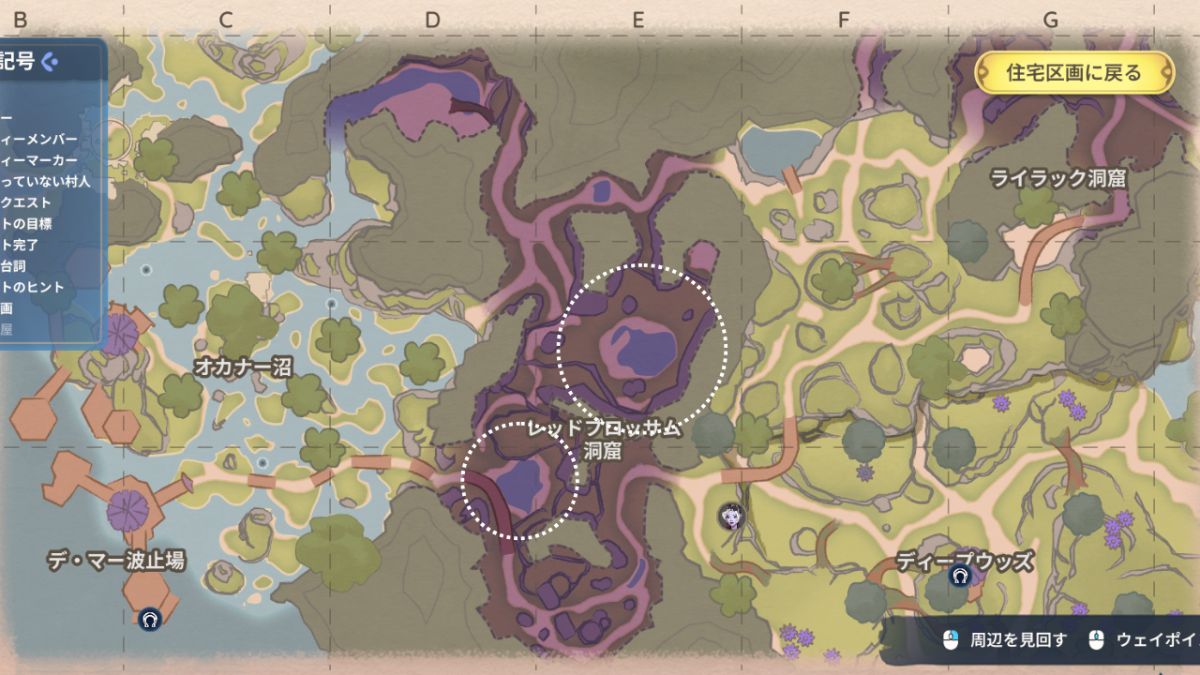Select the トのヒント legend entry
Viewport: 1200px width, 675px height.
32,286
